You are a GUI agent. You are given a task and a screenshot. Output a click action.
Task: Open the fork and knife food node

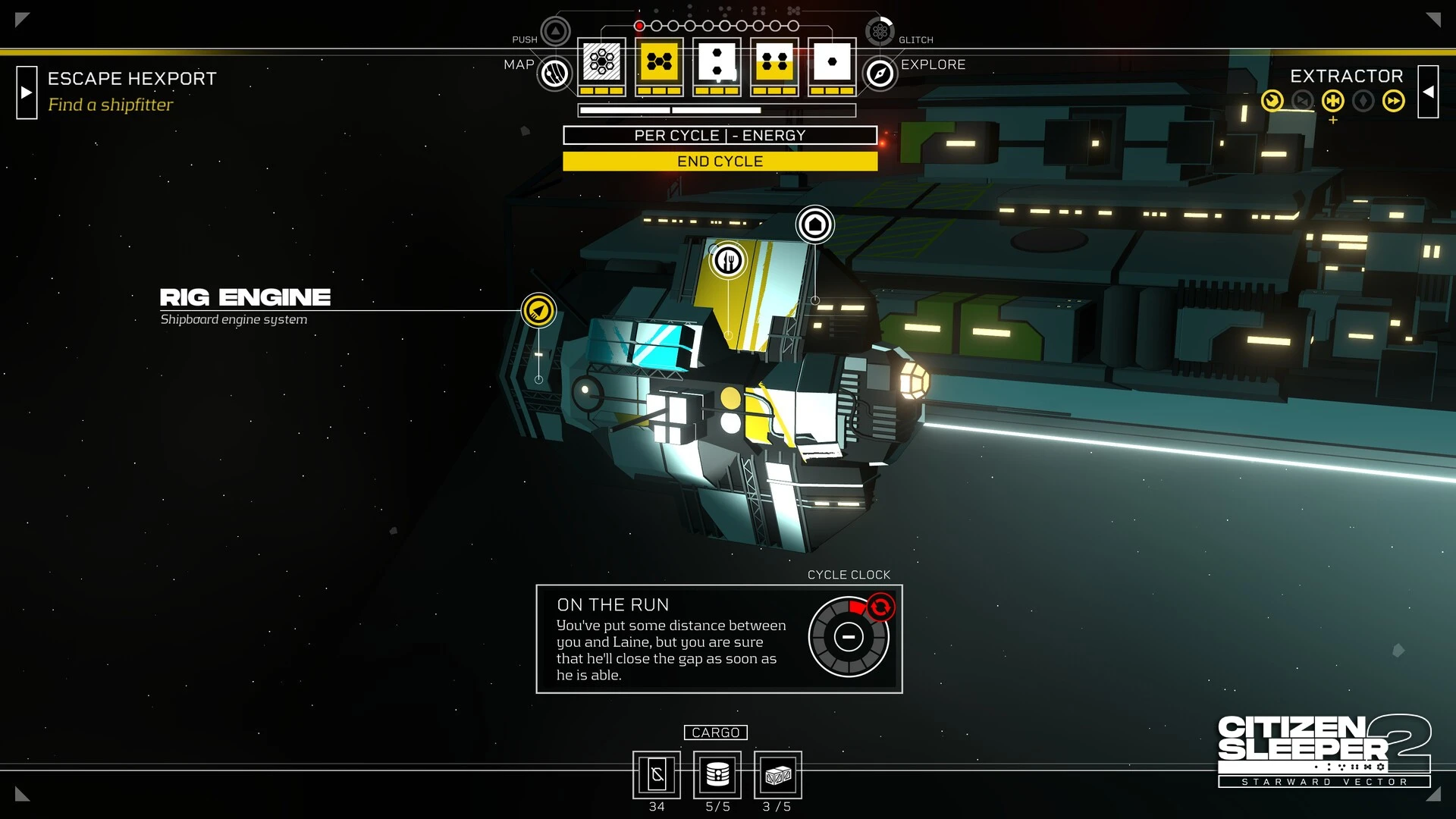(x=728, y=261)
